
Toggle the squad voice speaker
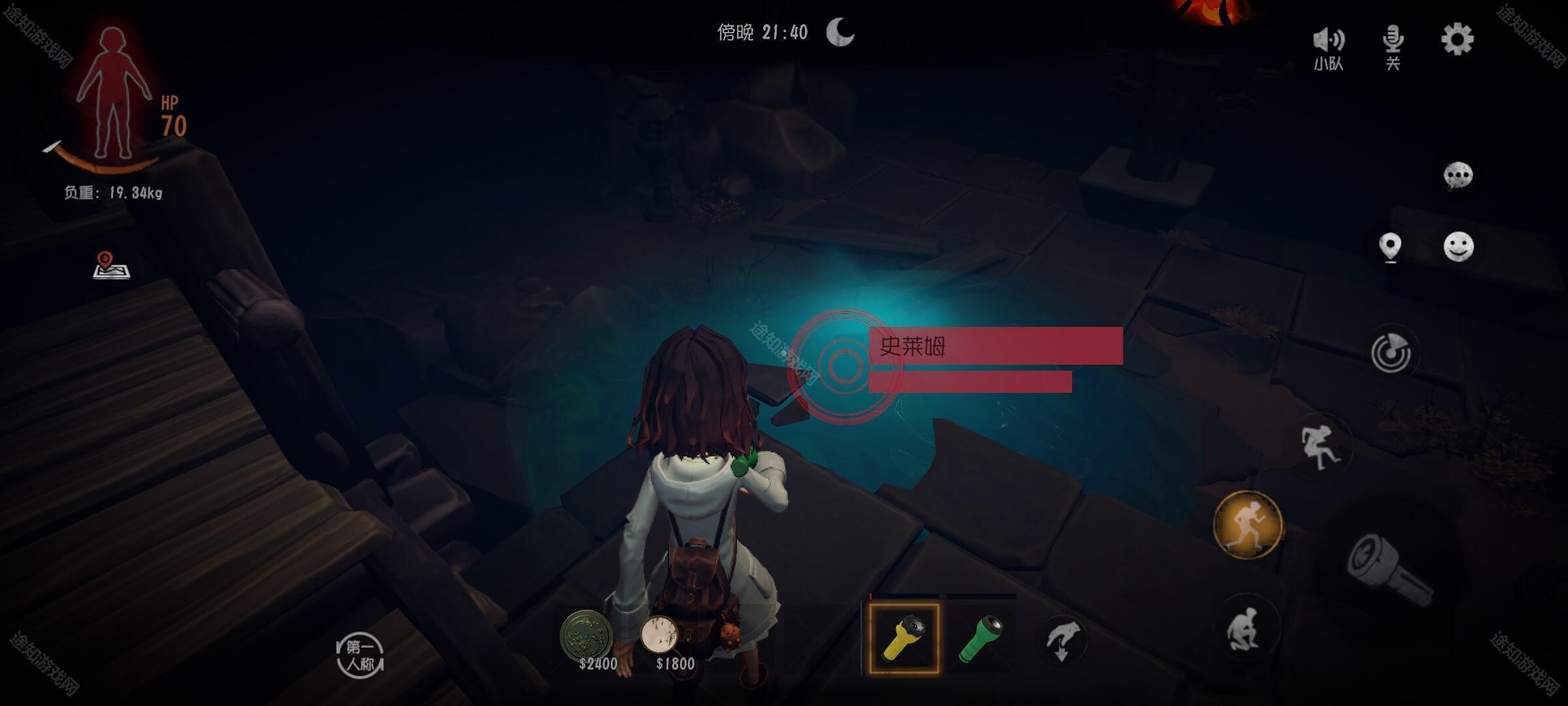pos(1328,47)
